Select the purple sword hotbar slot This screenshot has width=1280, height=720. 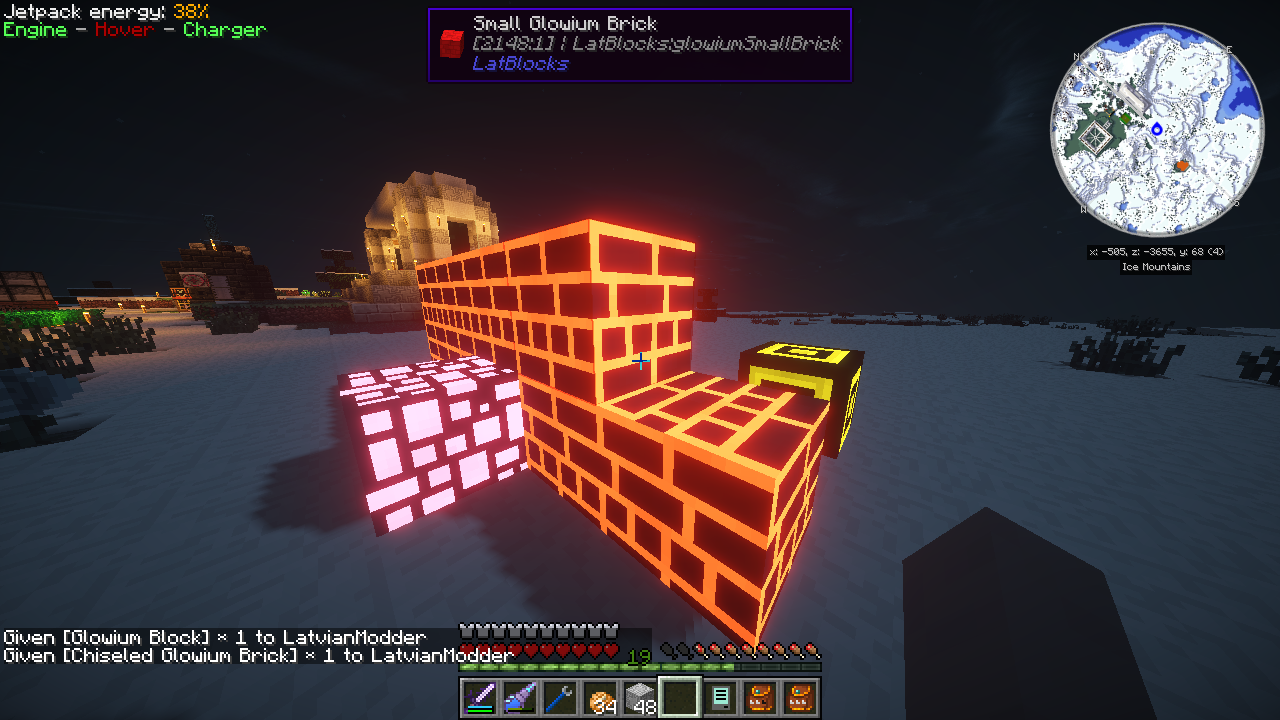[480, 698]
